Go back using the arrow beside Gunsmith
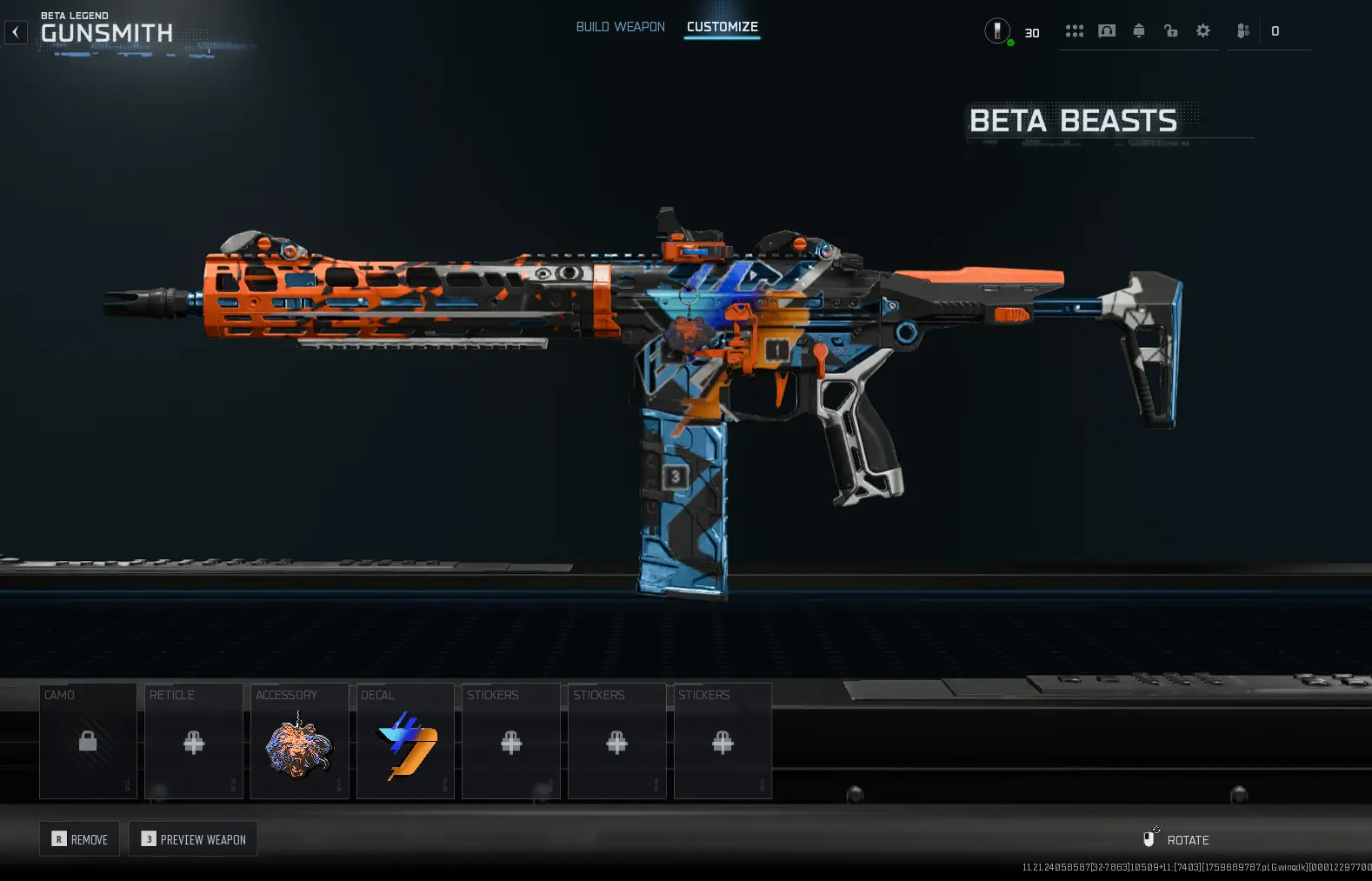This screenshot has width=1372, height=881. tap(16, 32)
